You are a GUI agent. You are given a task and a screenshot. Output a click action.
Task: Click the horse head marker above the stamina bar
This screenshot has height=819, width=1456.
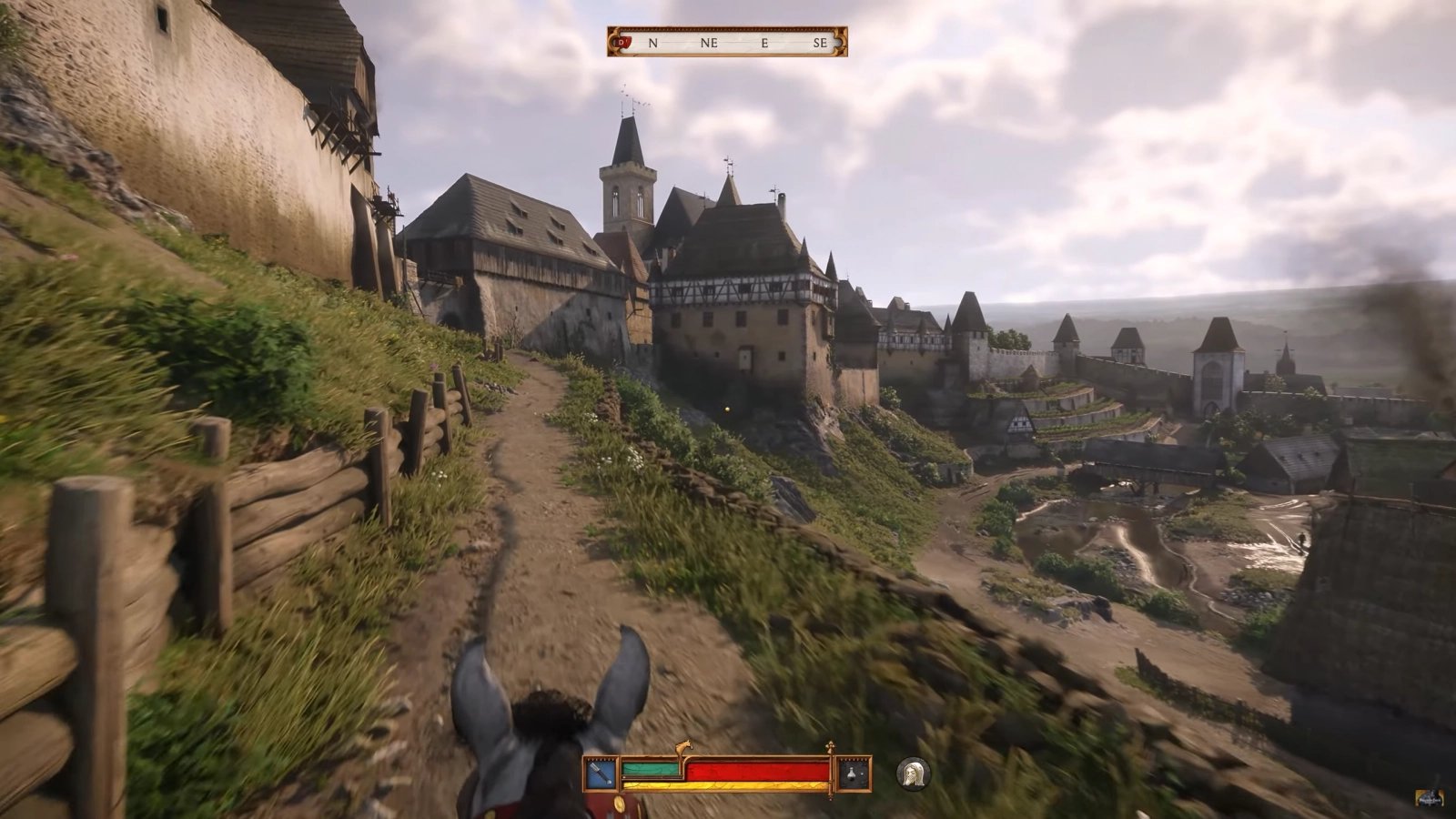tap(684, 746)
